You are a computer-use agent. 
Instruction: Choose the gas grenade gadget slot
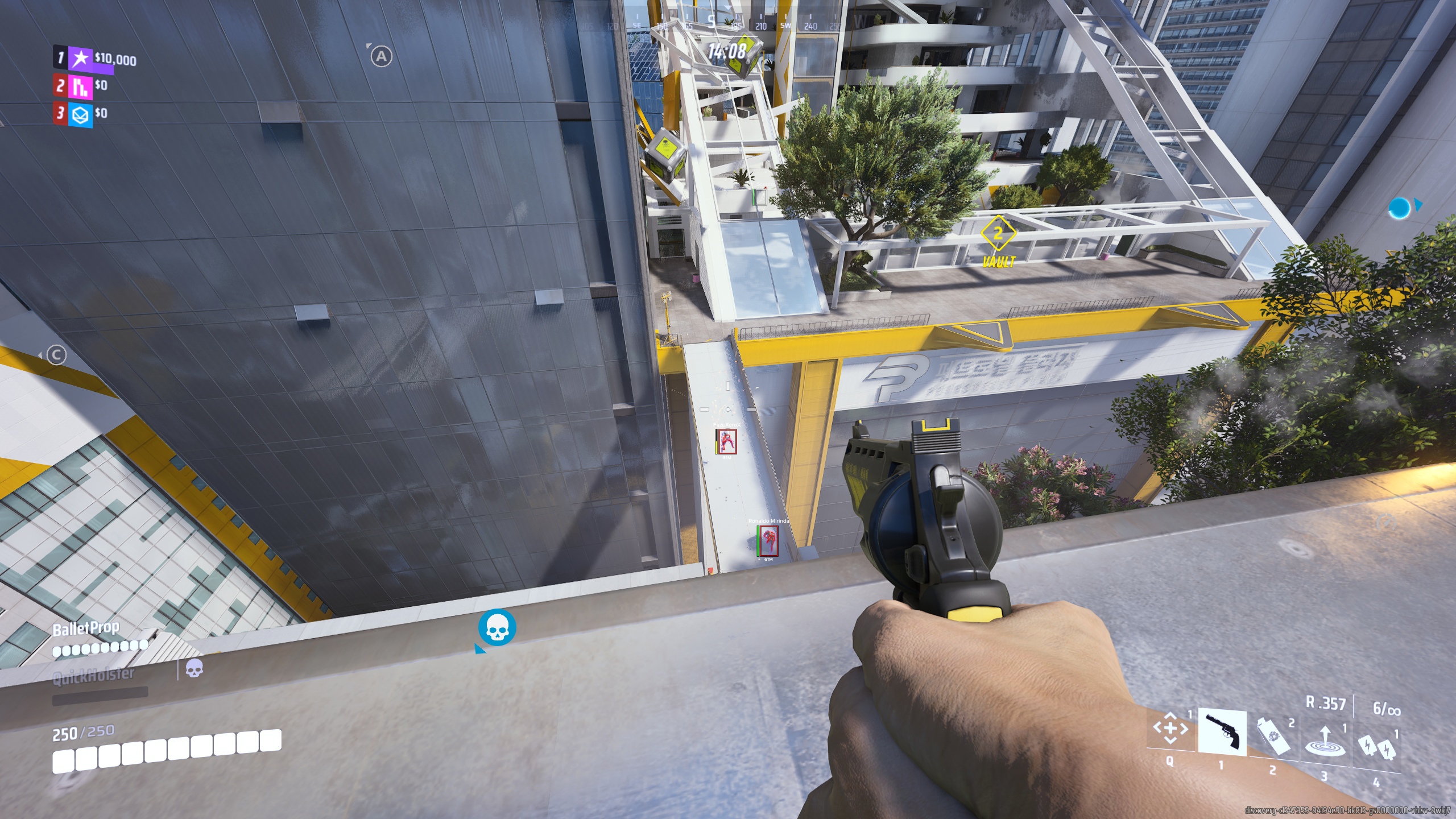tap(1274, 735)
